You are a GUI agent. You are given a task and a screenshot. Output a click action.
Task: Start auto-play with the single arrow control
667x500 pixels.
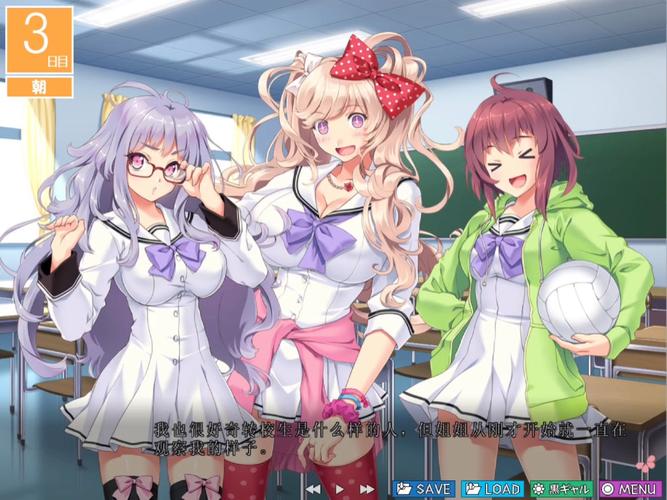(340, 489)
